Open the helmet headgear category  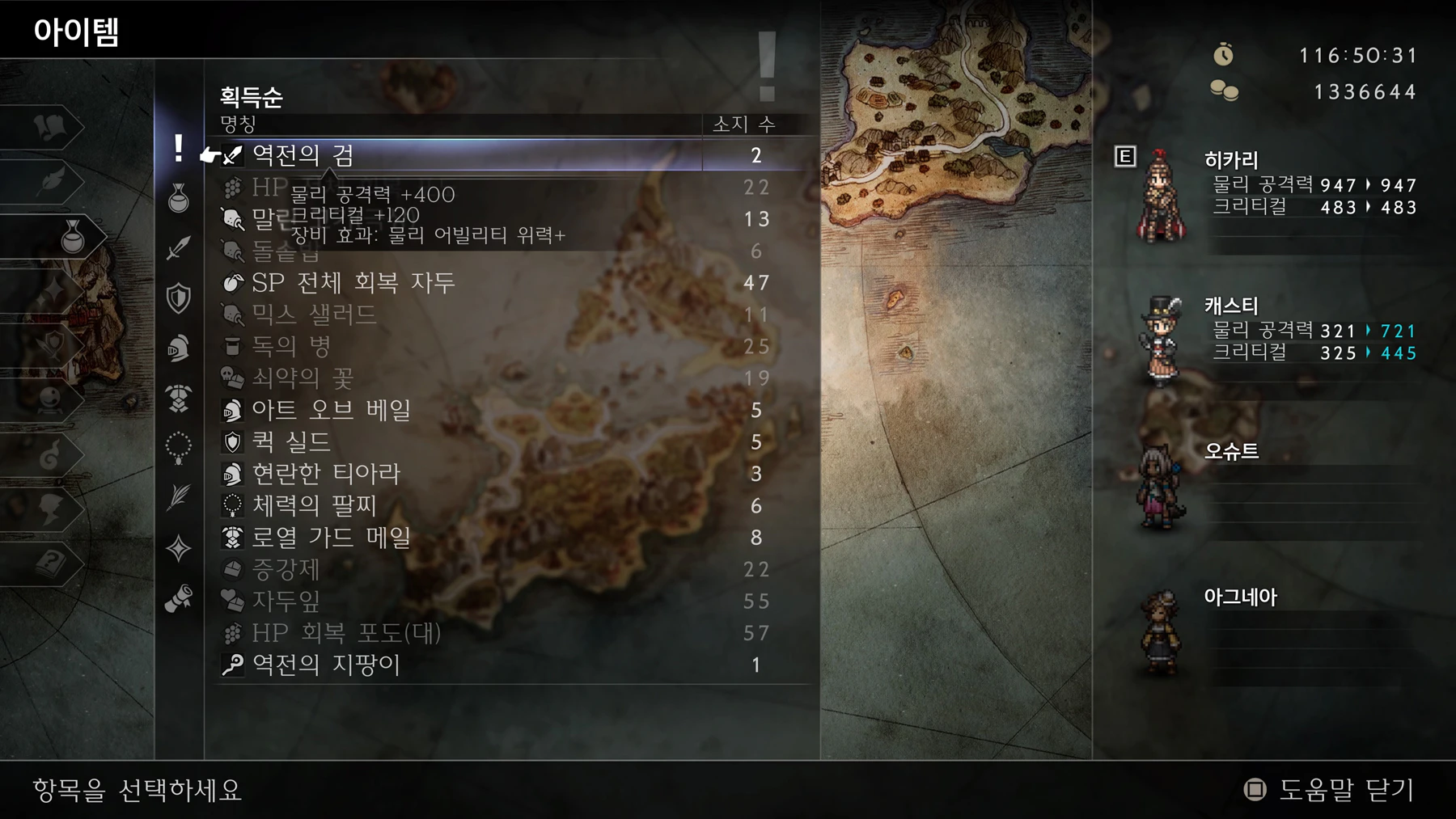point(179,348)
